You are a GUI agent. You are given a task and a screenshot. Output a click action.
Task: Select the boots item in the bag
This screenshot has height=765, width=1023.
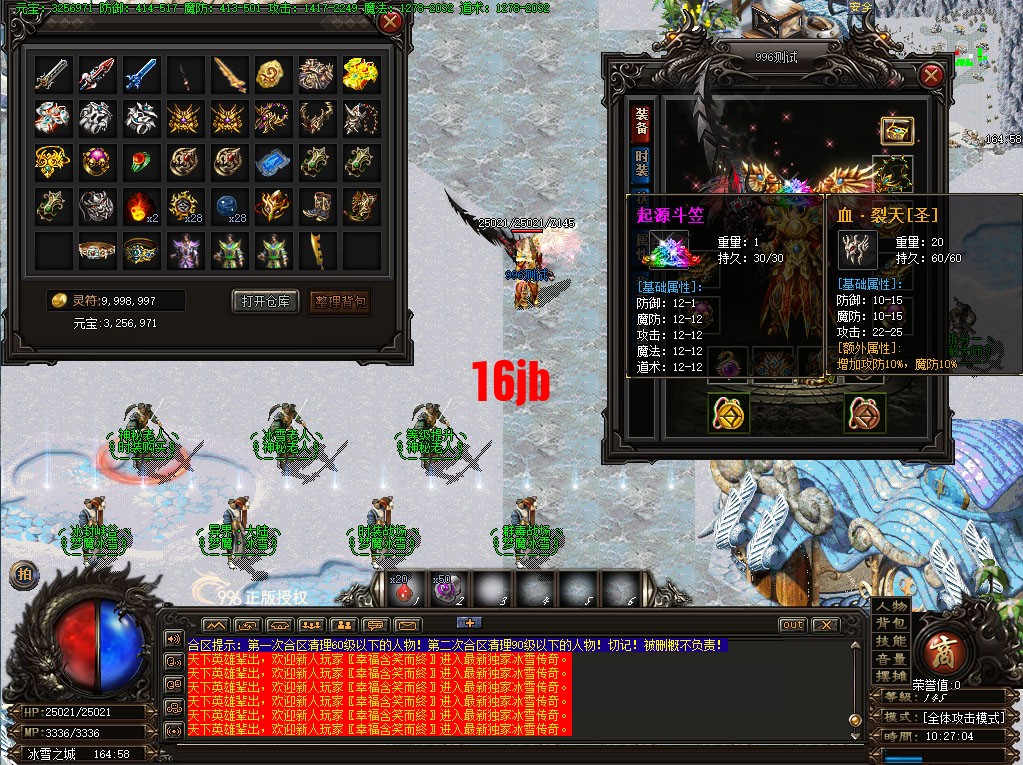pyautogui.click(x=317, y=207)
